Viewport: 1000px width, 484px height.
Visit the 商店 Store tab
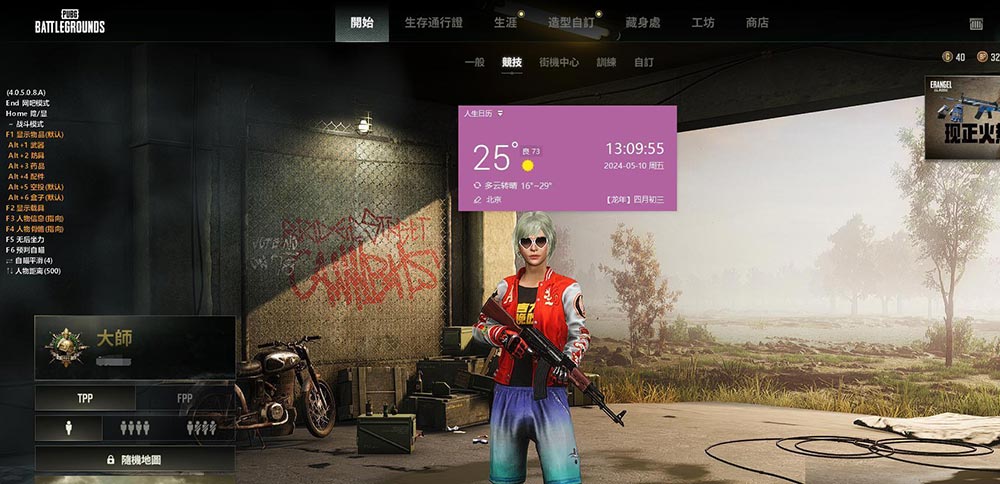pyautogui.click(x=757, y=22)
